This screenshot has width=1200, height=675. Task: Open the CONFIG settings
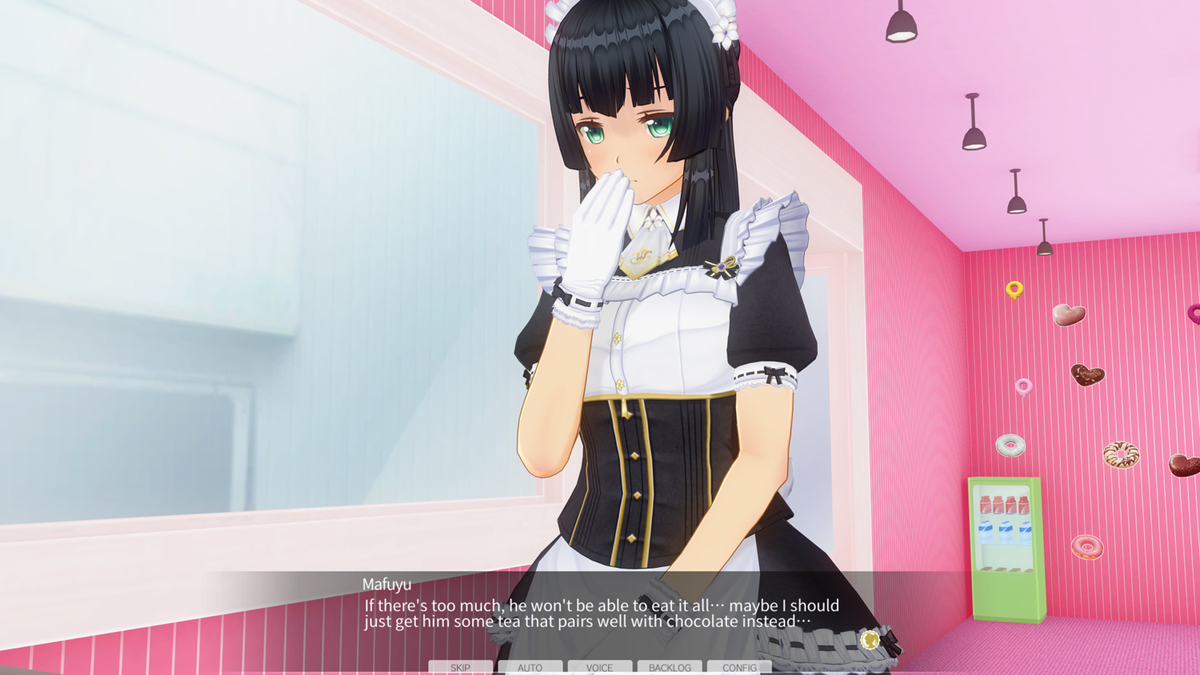[x=739, y=667]
